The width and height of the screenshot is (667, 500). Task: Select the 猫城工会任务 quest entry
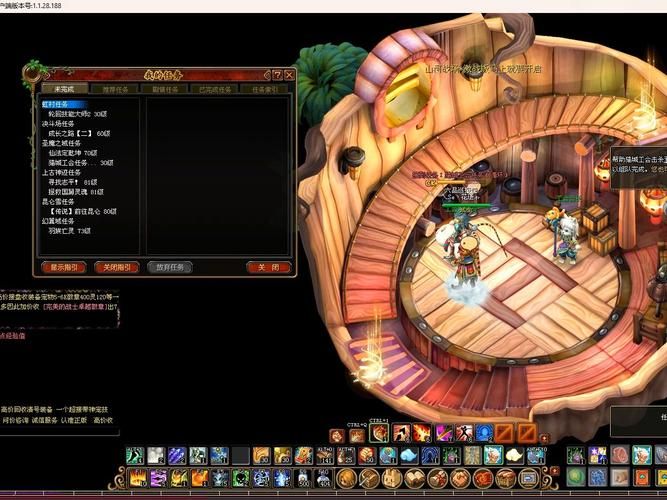(71, 162)
